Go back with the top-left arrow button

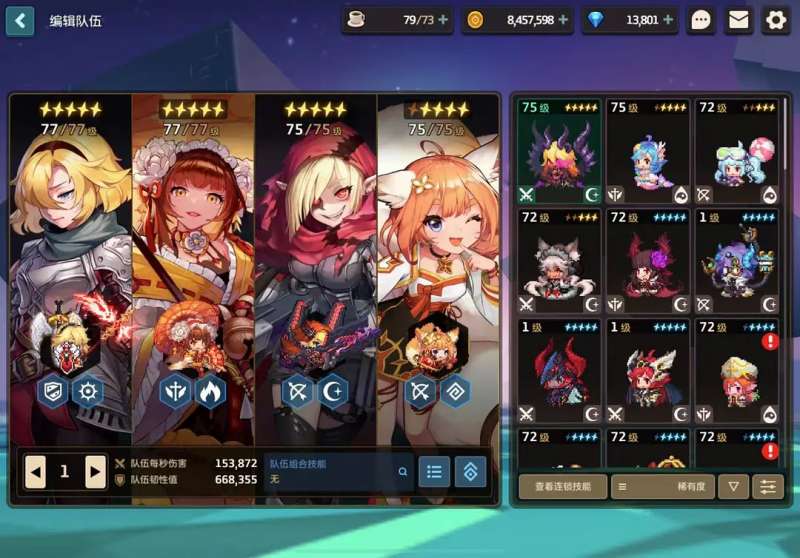click(20, 20)
